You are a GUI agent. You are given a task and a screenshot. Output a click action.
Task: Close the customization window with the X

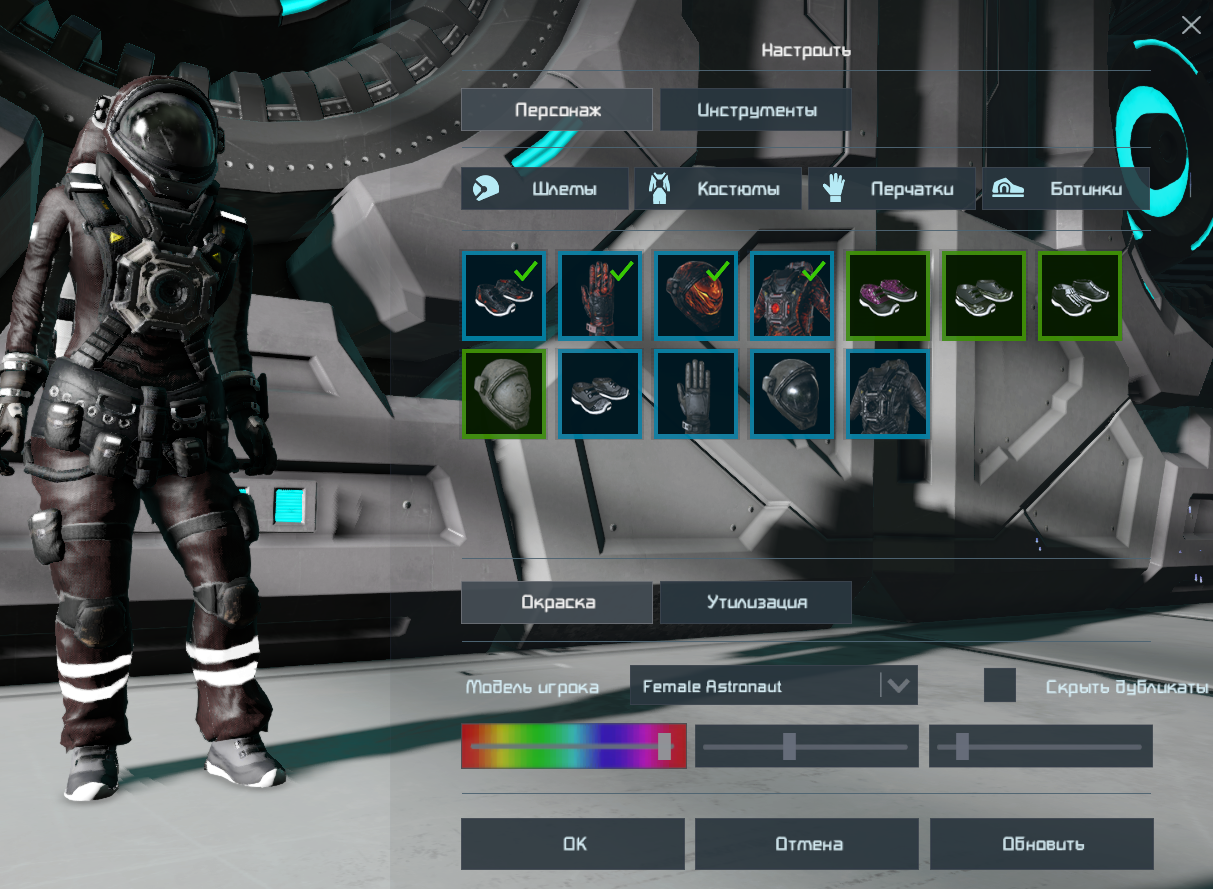coord(1190,26)
